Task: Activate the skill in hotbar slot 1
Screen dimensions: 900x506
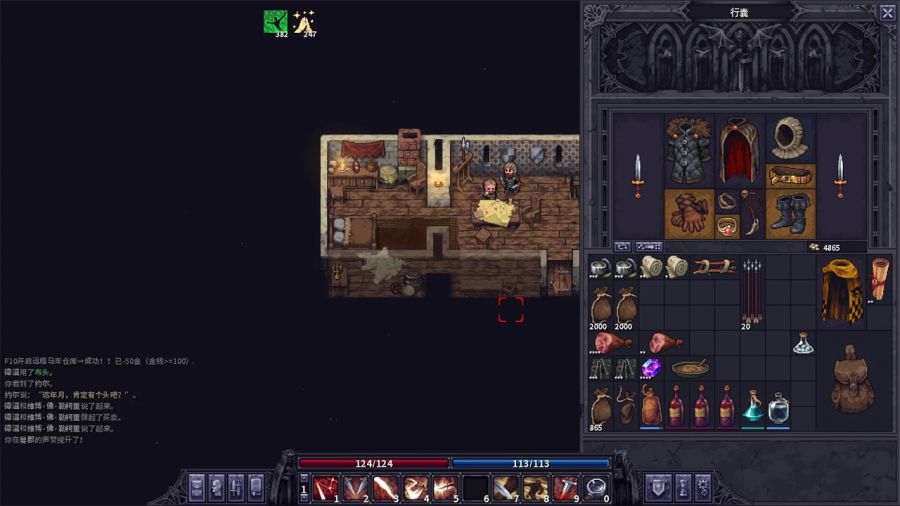Action: 324,488
